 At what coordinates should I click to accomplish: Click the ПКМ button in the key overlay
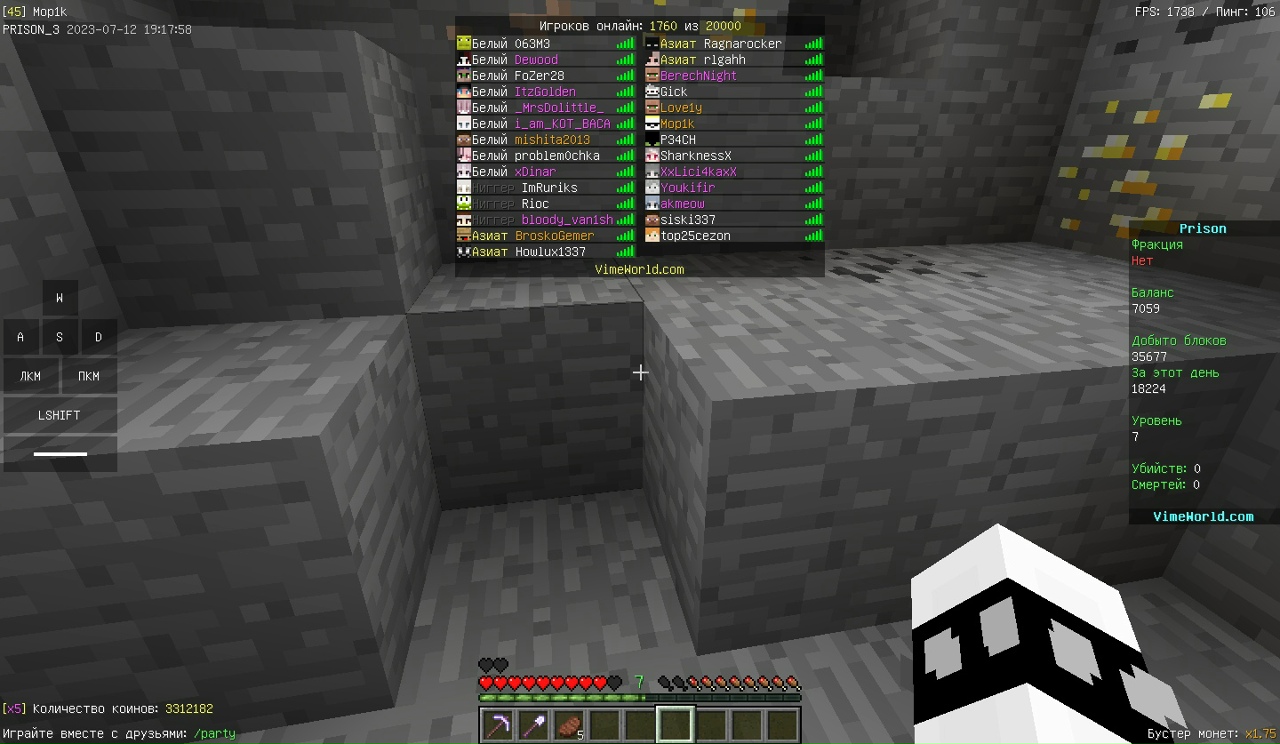[88, 375]
